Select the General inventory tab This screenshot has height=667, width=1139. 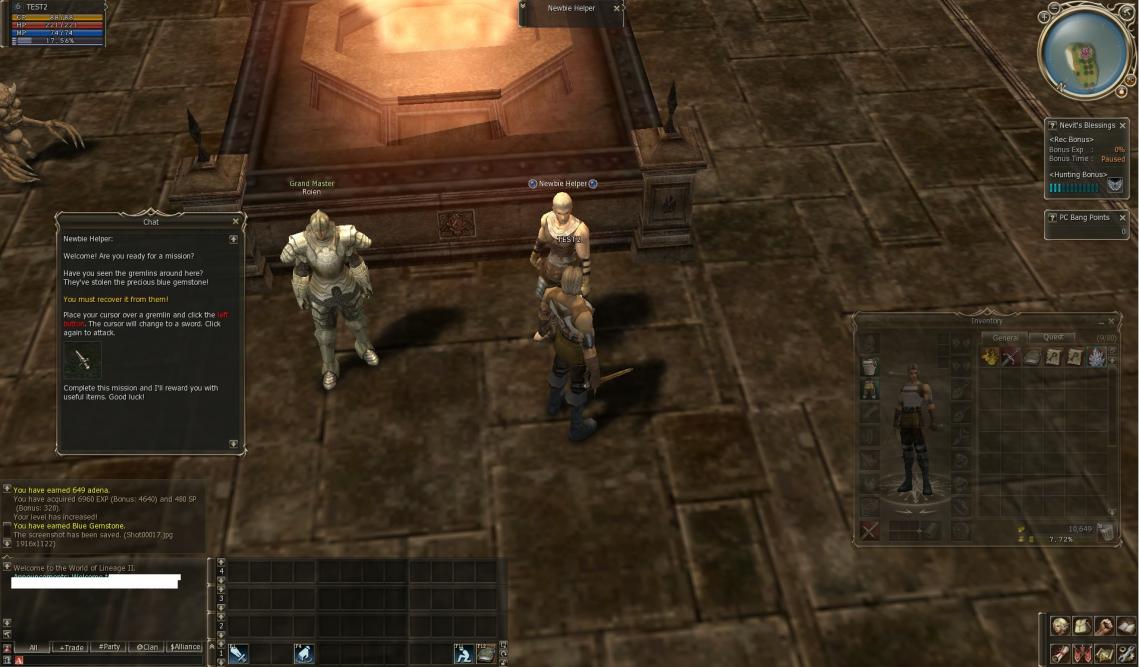pyautogui.click(x=1005, y=338)
